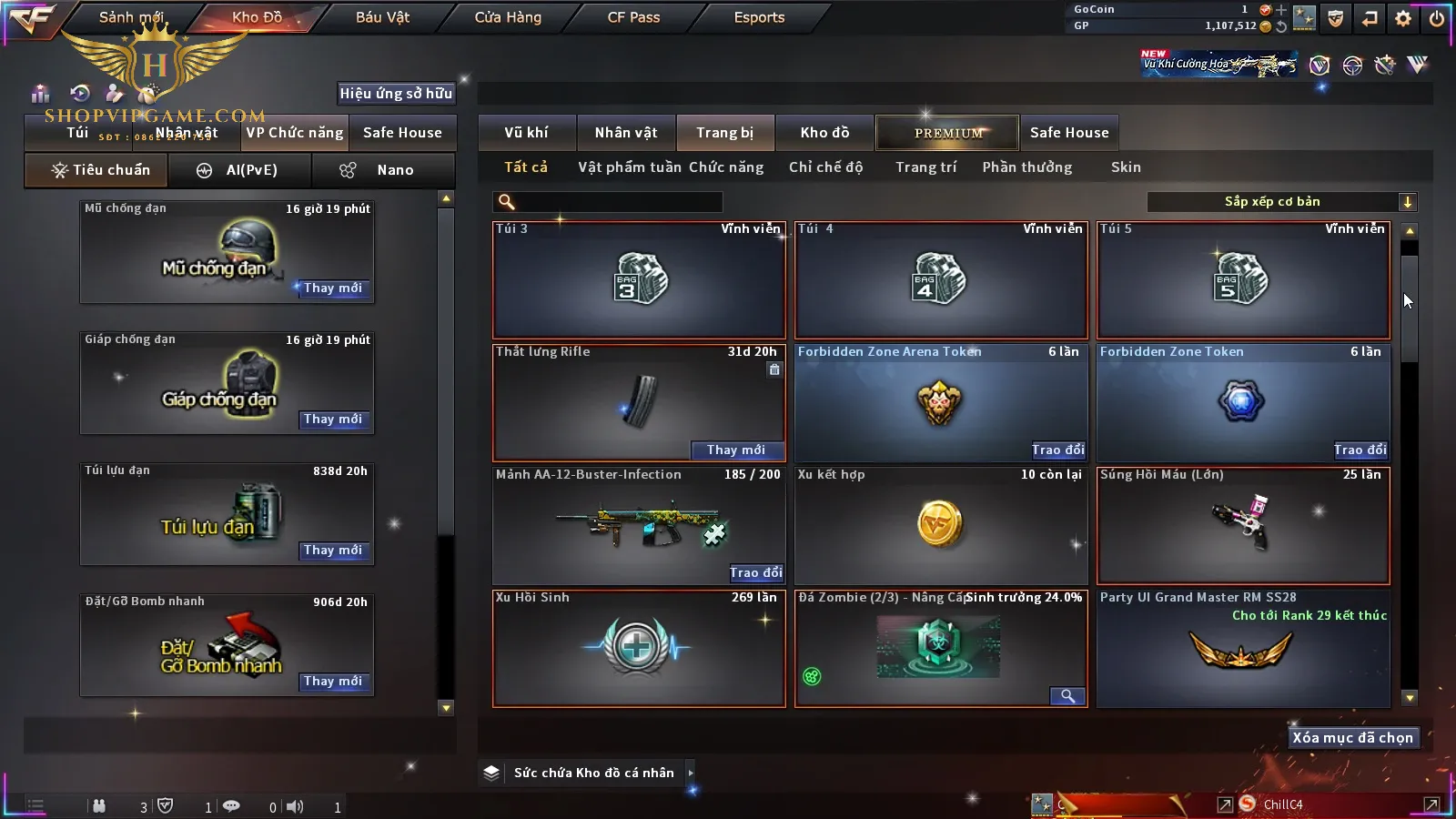
Task: Show the Skin filter category
Action: (1126, 167)
